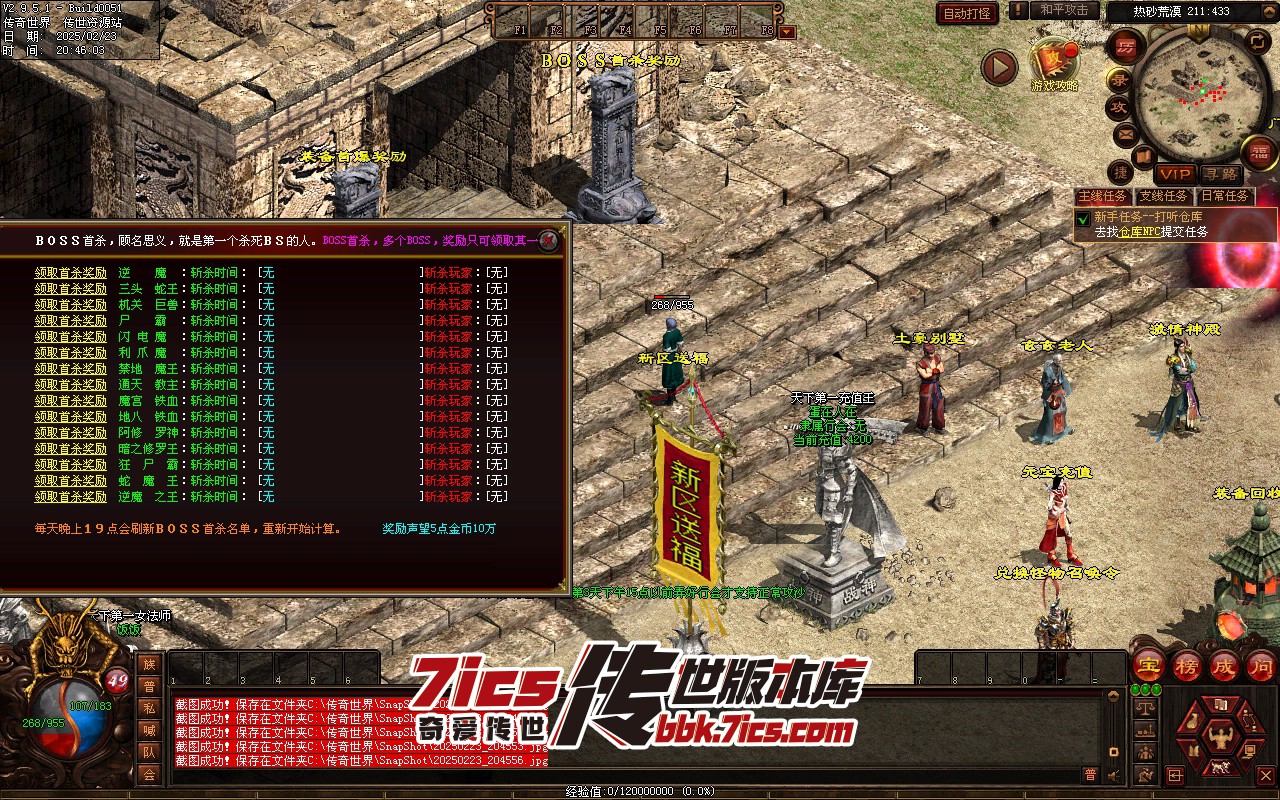Open the 游戏攻略 game guide icon

(1054, 63)
